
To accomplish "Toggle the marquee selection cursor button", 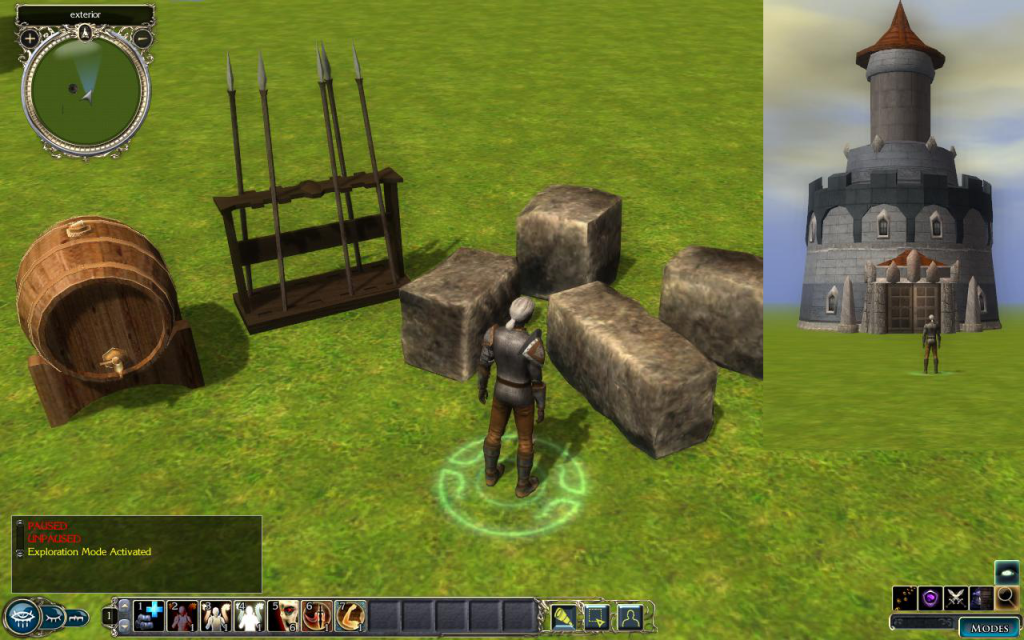I will (596, 616).
